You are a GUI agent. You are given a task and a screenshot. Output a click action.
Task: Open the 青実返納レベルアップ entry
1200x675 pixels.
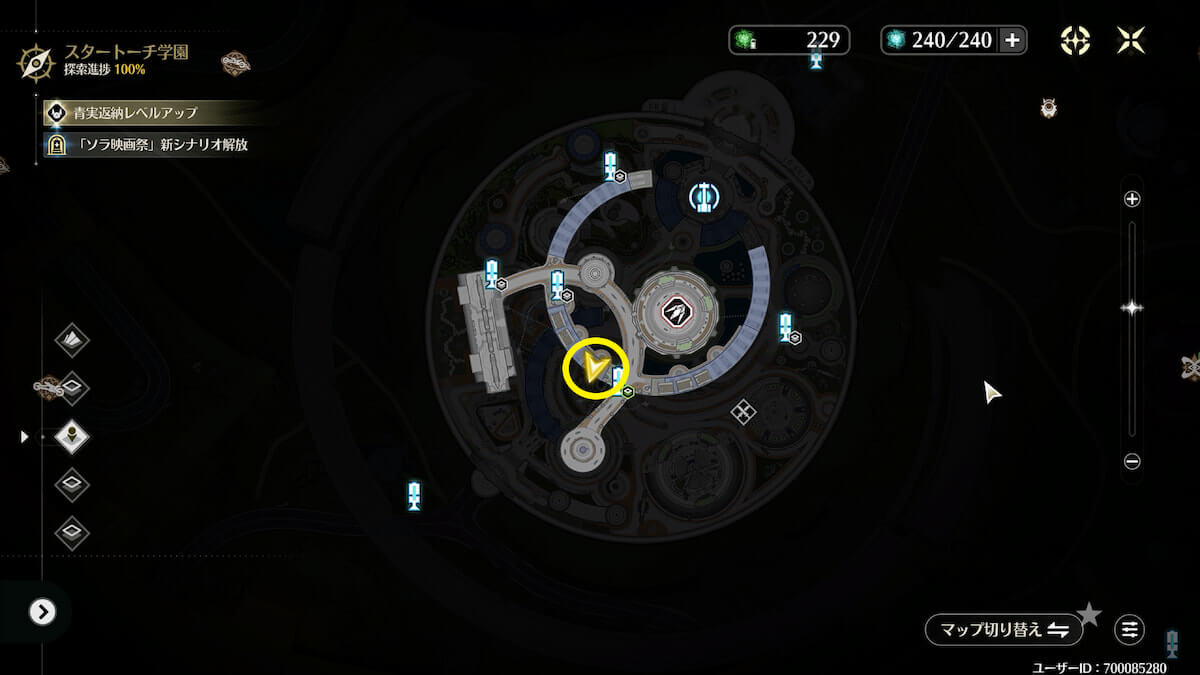pyautogui.click(x=136, y=112)
